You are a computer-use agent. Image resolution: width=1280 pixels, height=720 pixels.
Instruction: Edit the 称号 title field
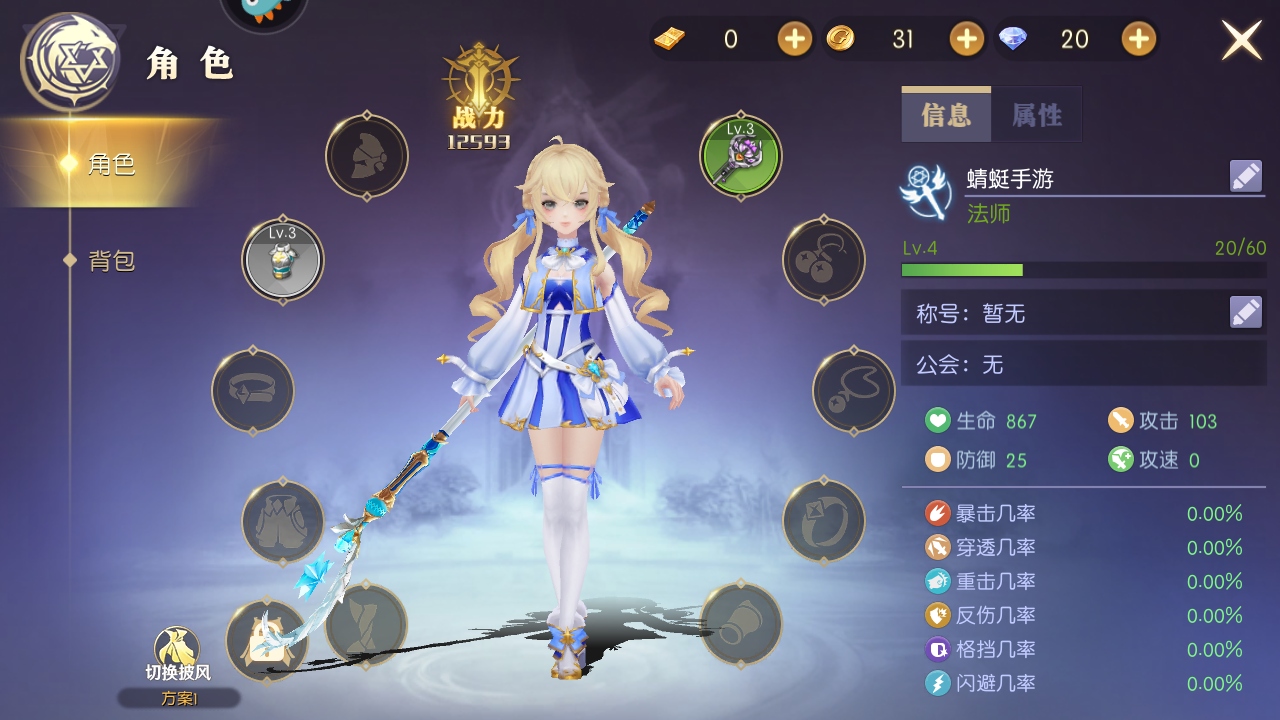[1246, 313]
